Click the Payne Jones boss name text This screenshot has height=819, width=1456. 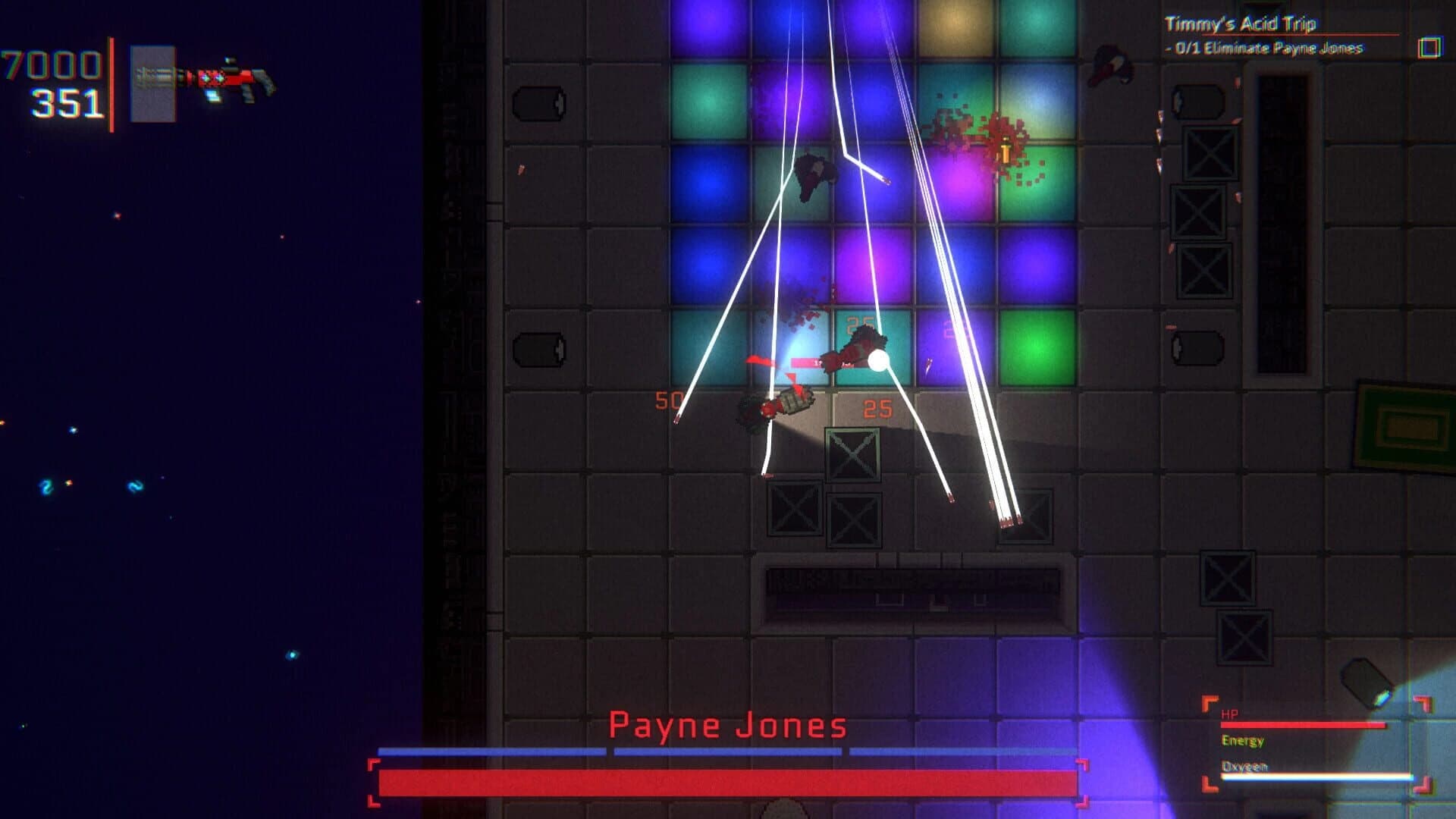[729, 726]
